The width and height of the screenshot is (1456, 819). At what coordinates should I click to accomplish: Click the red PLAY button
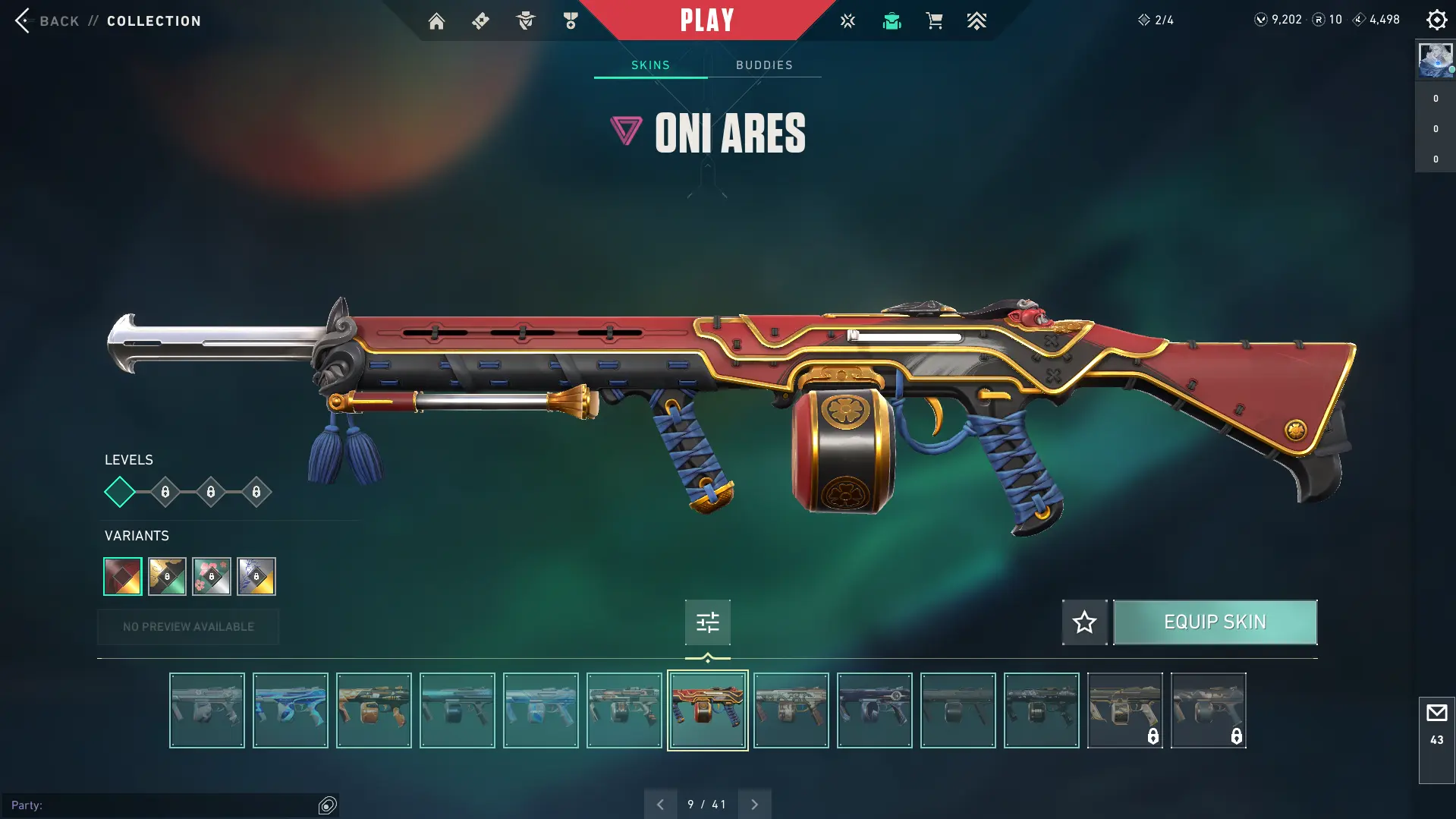(x=706, y=20)
